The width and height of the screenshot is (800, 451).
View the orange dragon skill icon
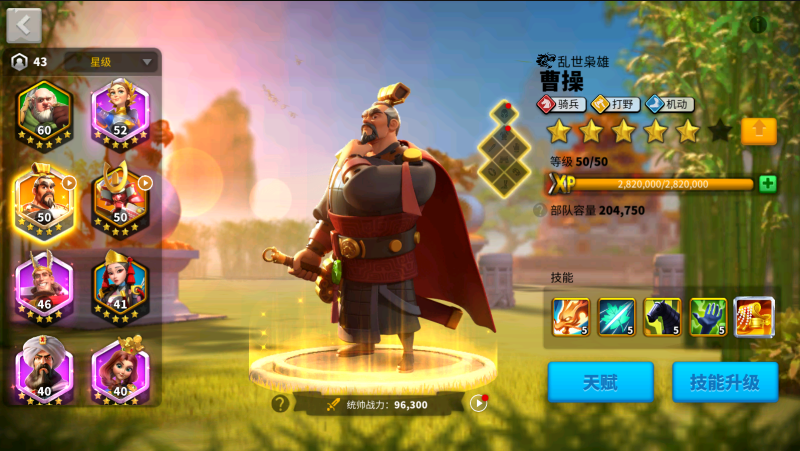[x=570, y=317]
